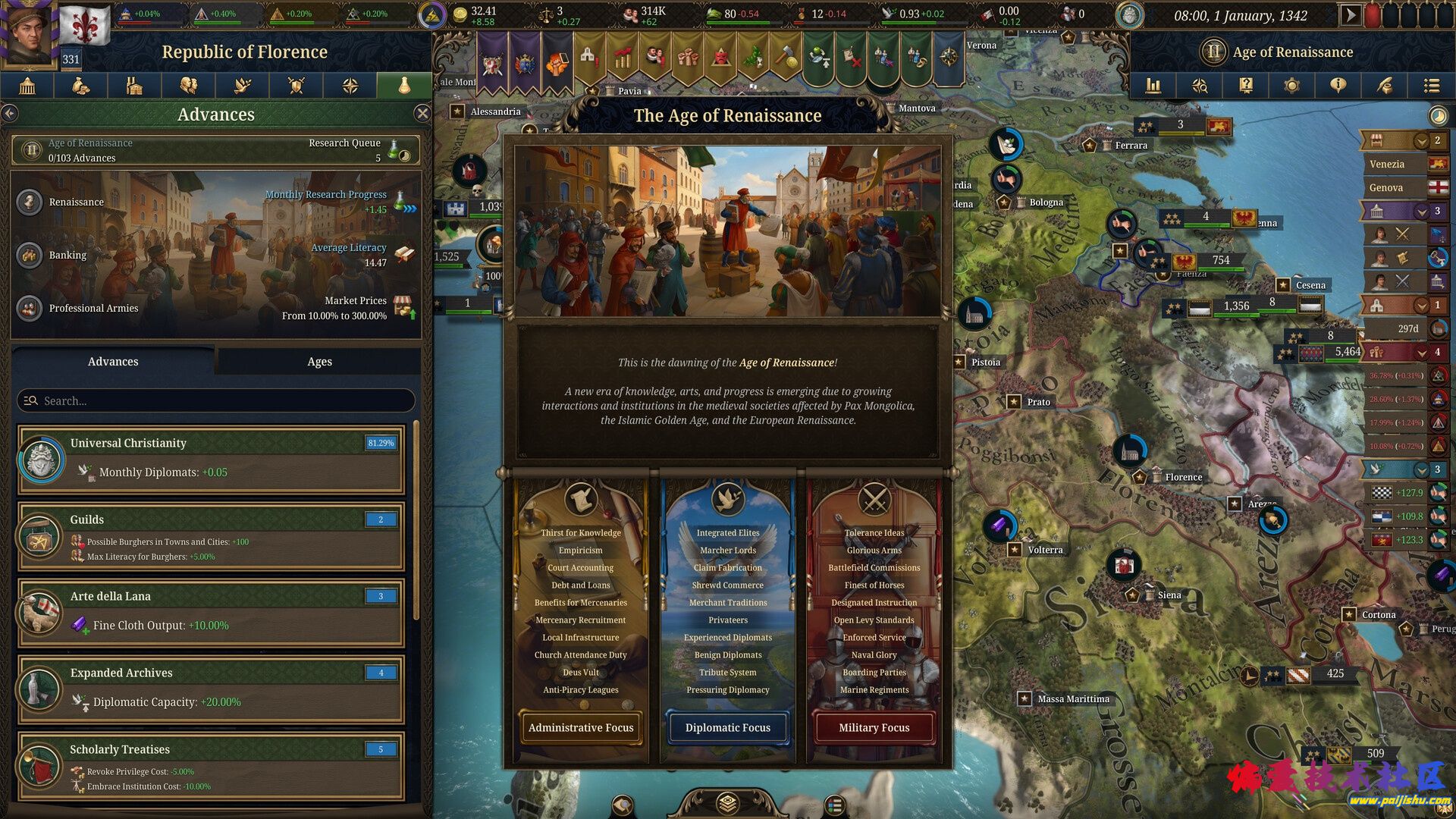This screenshot has width=1456, height=819.
Task: Open the Government panel icon
Action: click(27, 86)
